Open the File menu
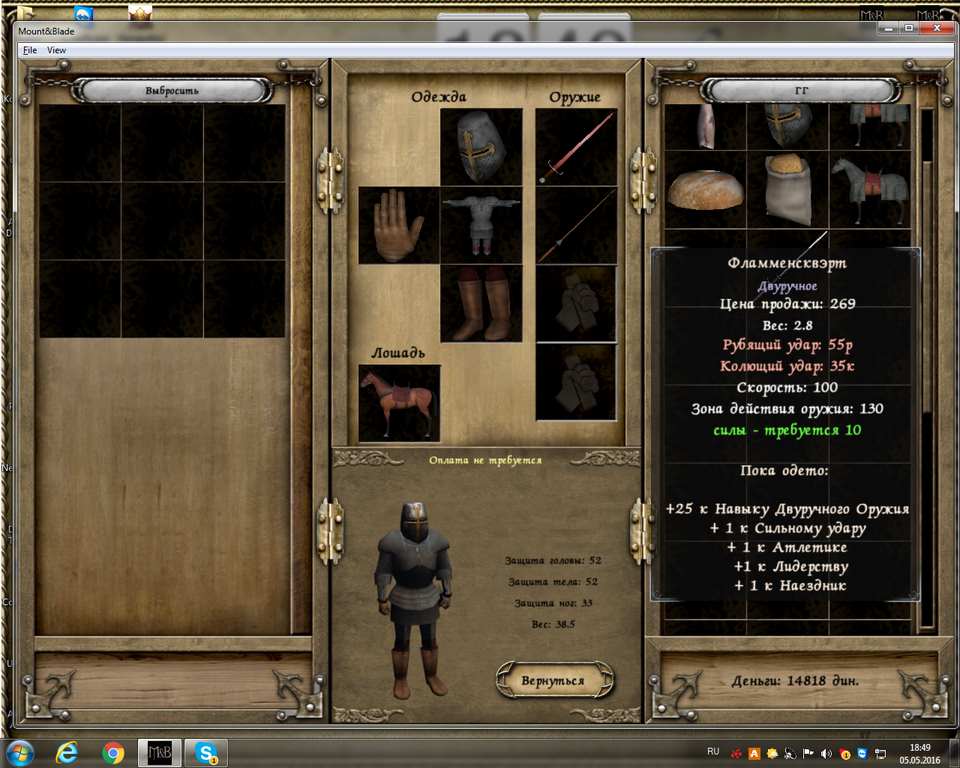960x768 pixels. pos(29,50)
